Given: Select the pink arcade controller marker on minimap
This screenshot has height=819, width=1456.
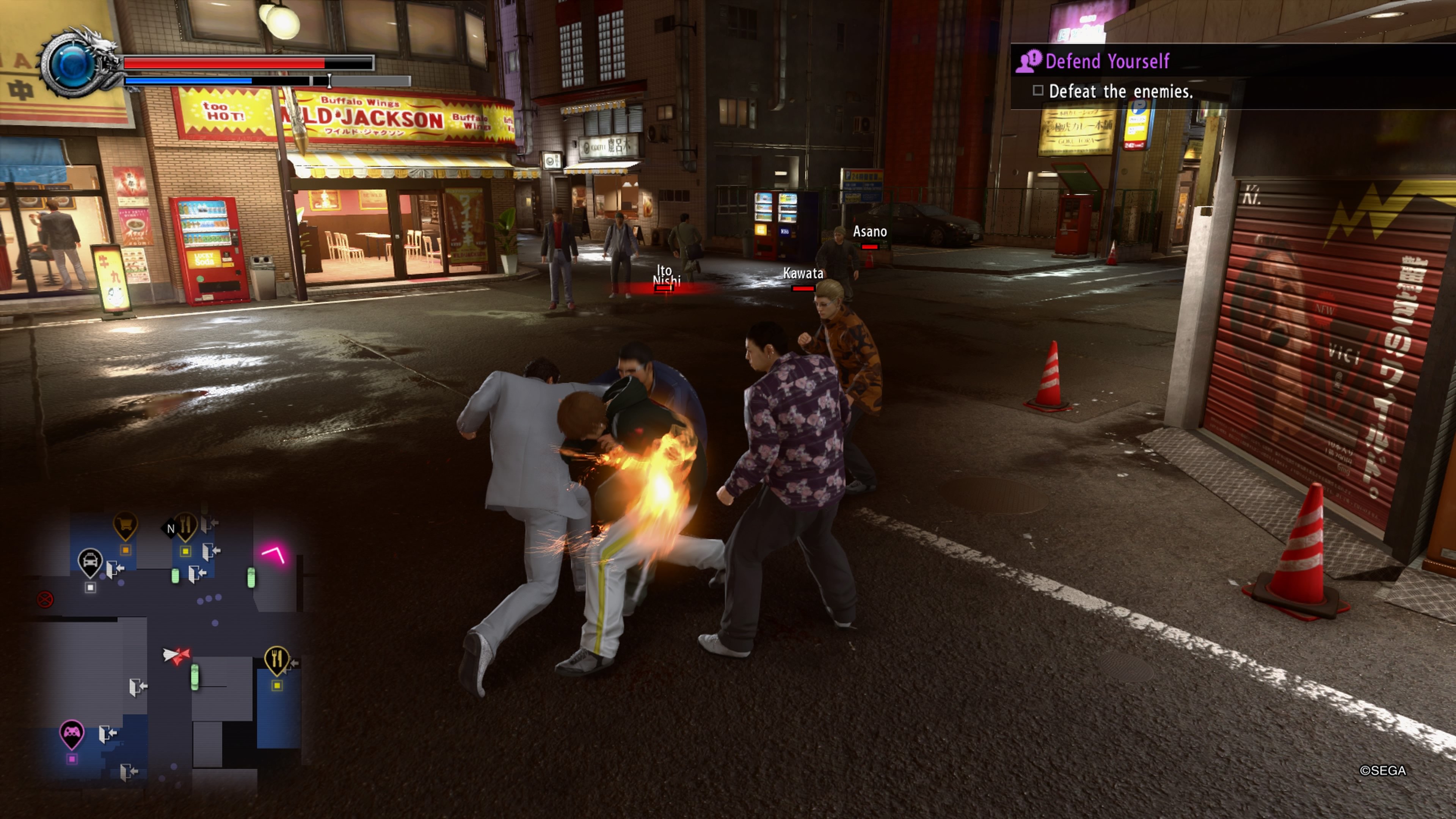Looking at the screenshot, I should [72, 733].
